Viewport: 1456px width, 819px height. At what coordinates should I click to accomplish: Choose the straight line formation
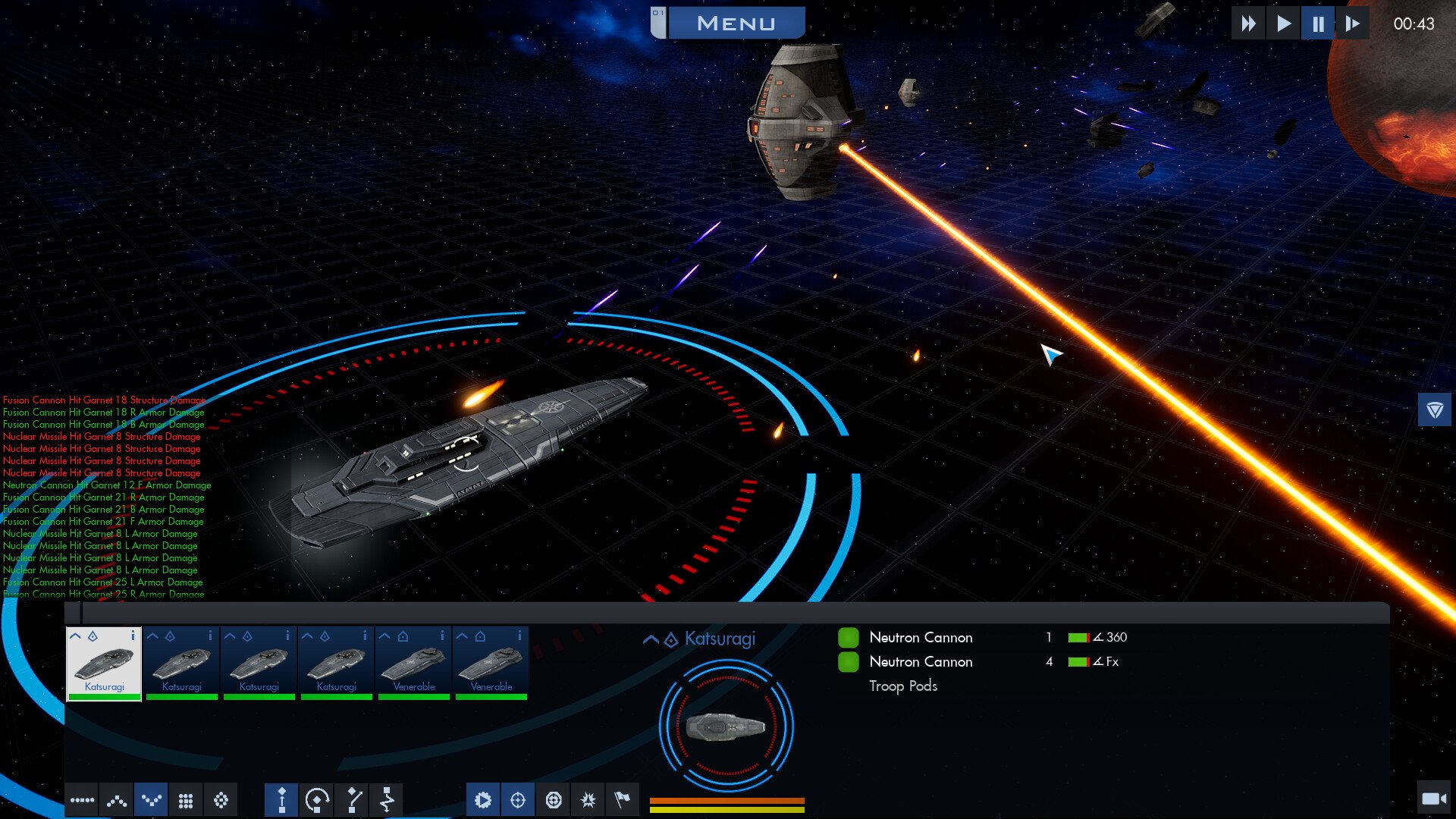tap(82, 800)
